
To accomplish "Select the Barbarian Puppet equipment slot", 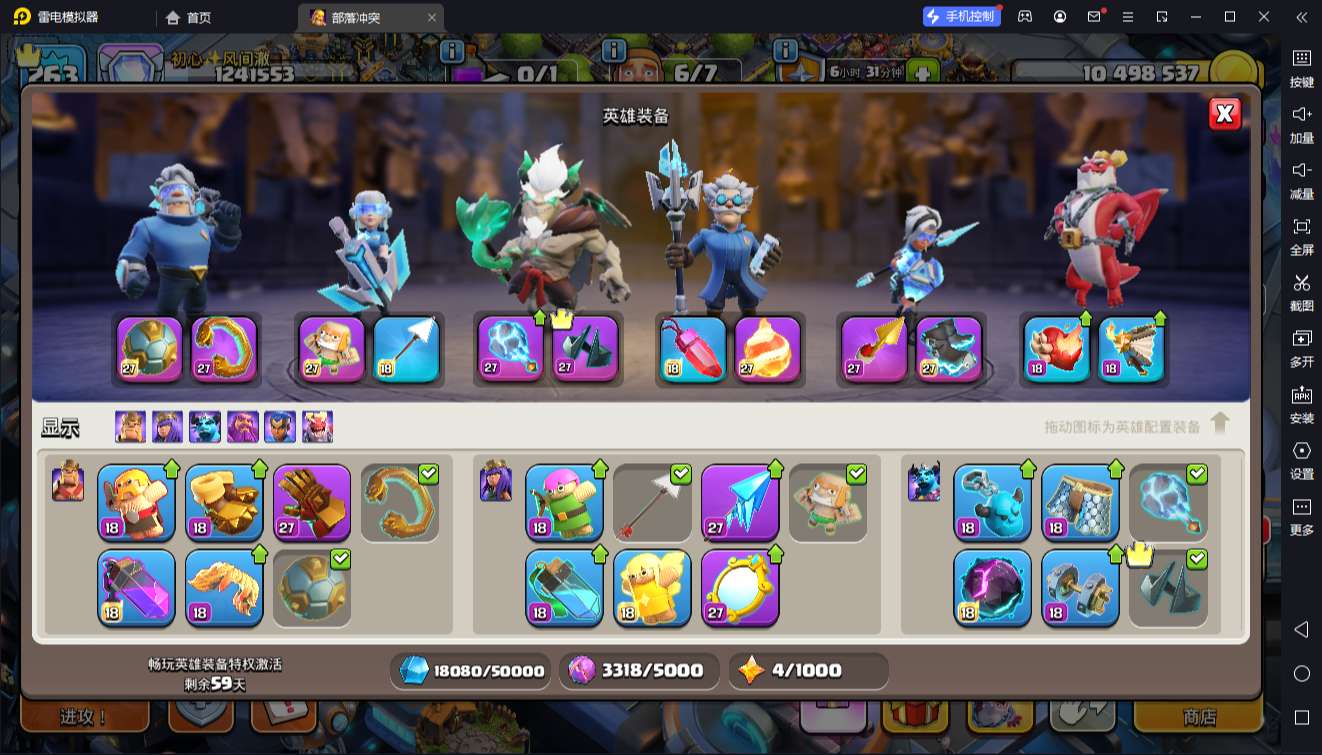I will pyautogui.click(x=136, y=502).
